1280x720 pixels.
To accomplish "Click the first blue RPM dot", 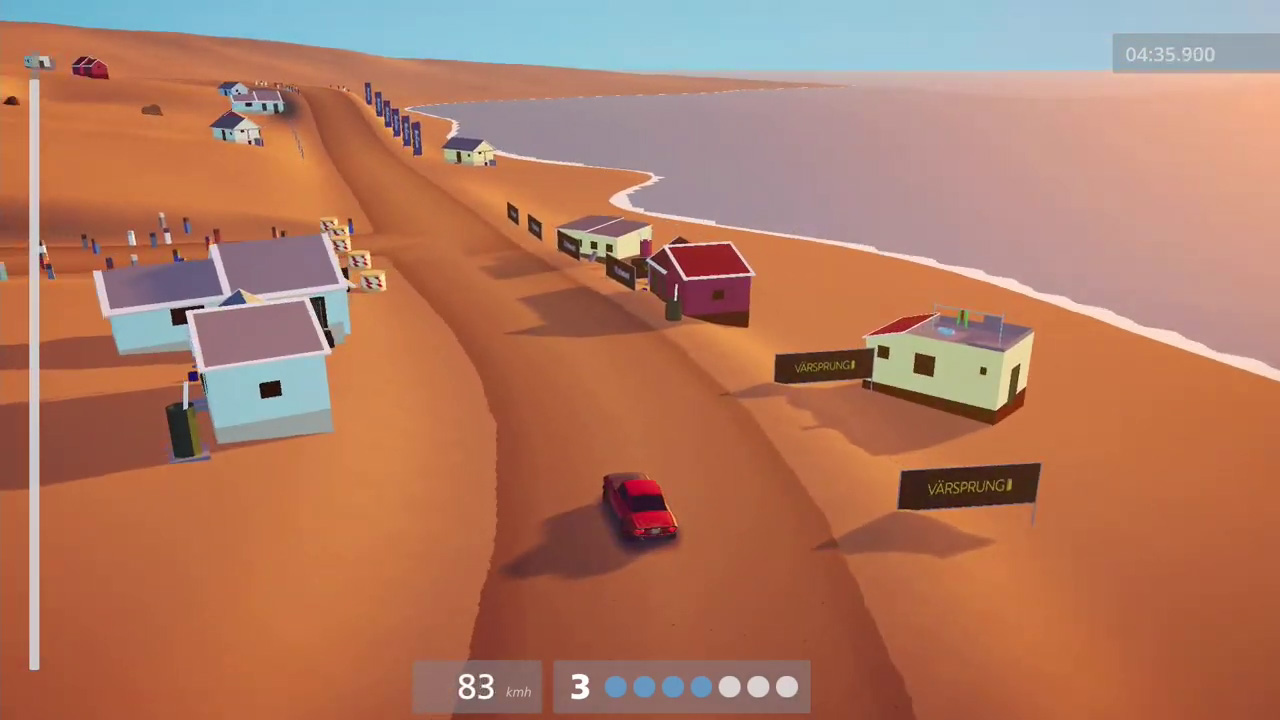I will point(615,687).
